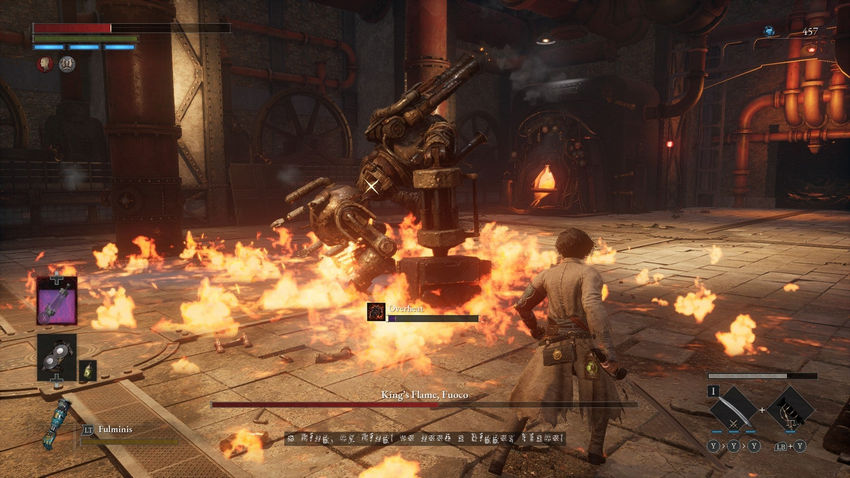Select the purple belt item slot
The height and width of the screenshot is (478, 850).
[x=57, y=300]
